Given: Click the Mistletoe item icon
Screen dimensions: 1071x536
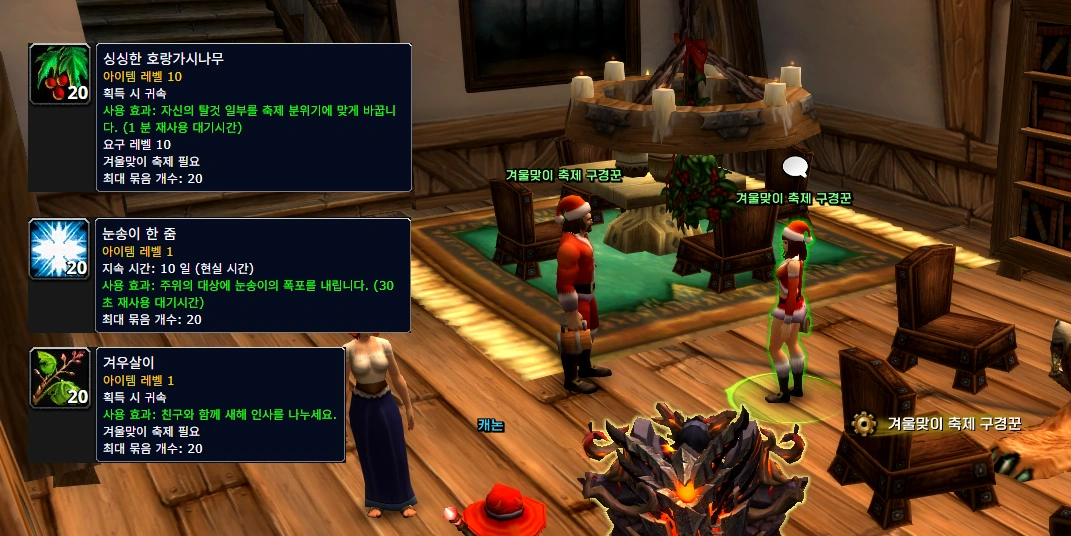Looking at the screenshot, I should 60,378.
